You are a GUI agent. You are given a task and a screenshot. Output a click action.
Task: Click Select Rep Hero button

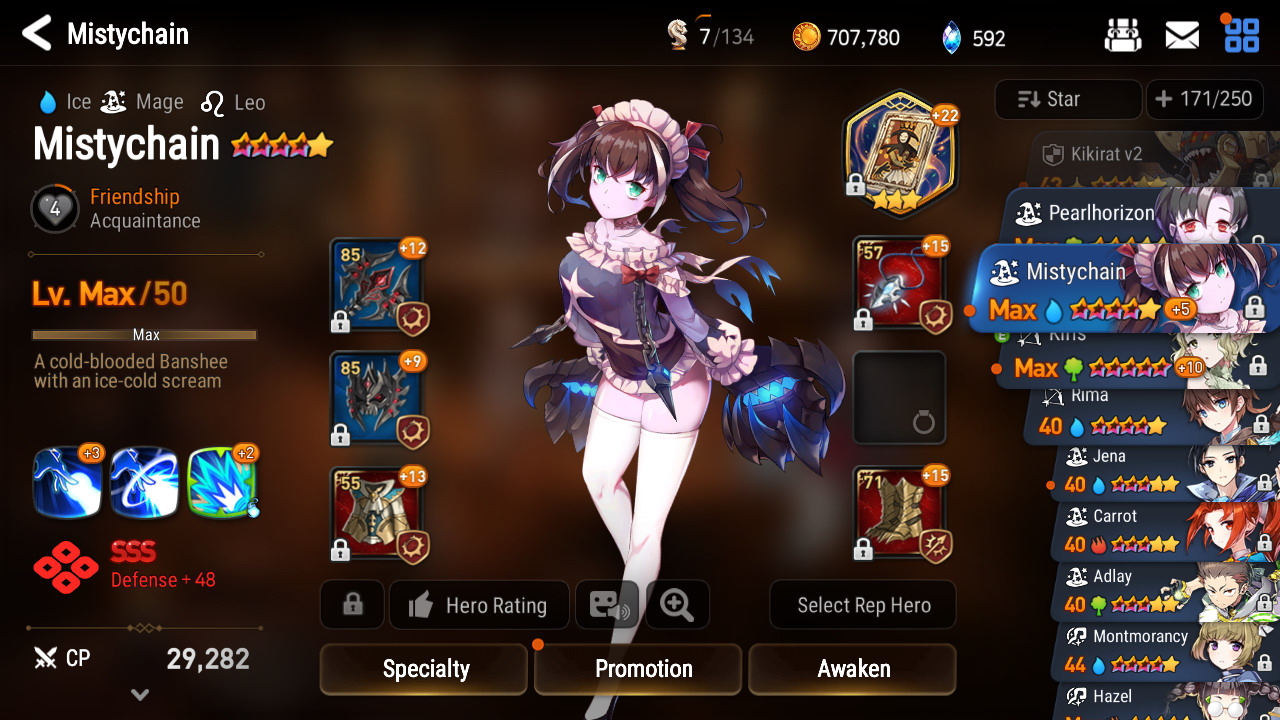click(863, 605)
